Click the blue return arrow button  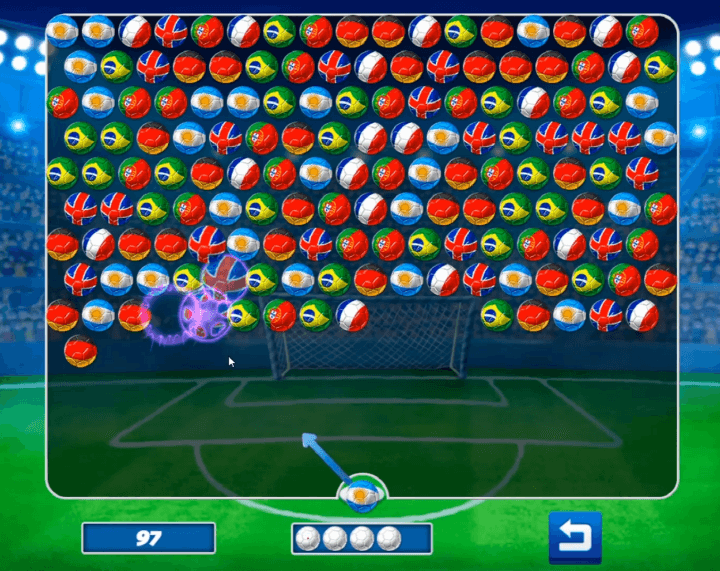coord(575,538)
